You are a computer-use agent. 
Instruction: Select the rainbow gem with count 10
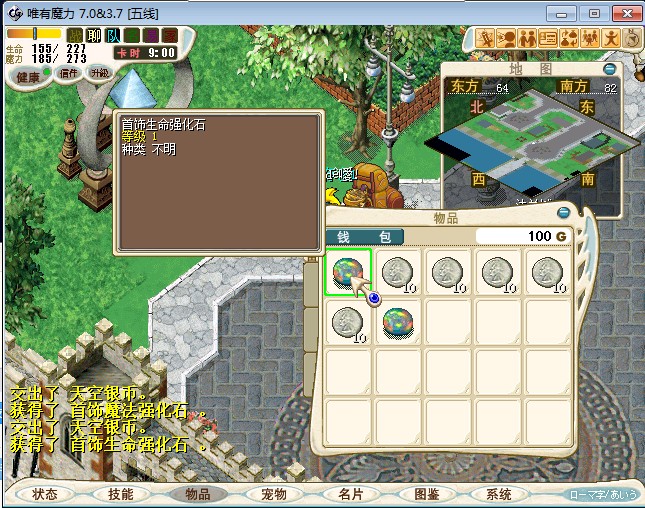[399, 323]
